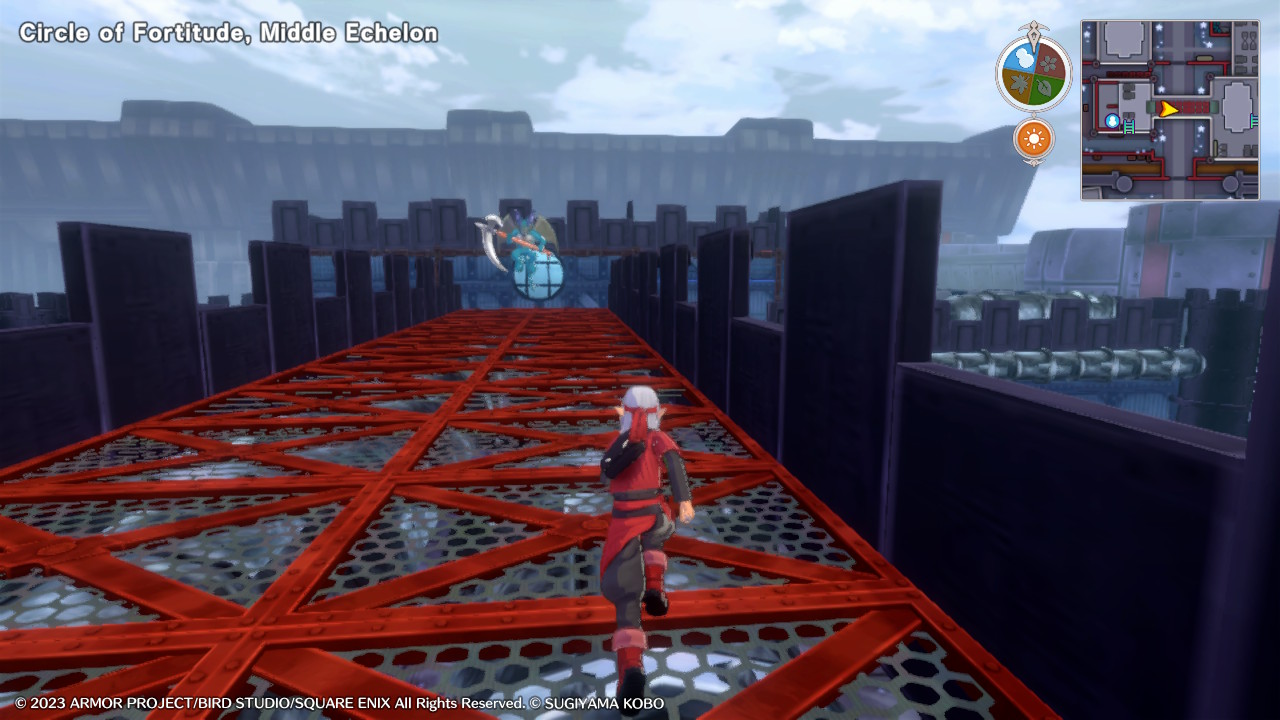This screenshot has width=1280, height=720.
Task: Select the winter cloud quadrant on the season wheel
Action: 1023,58
